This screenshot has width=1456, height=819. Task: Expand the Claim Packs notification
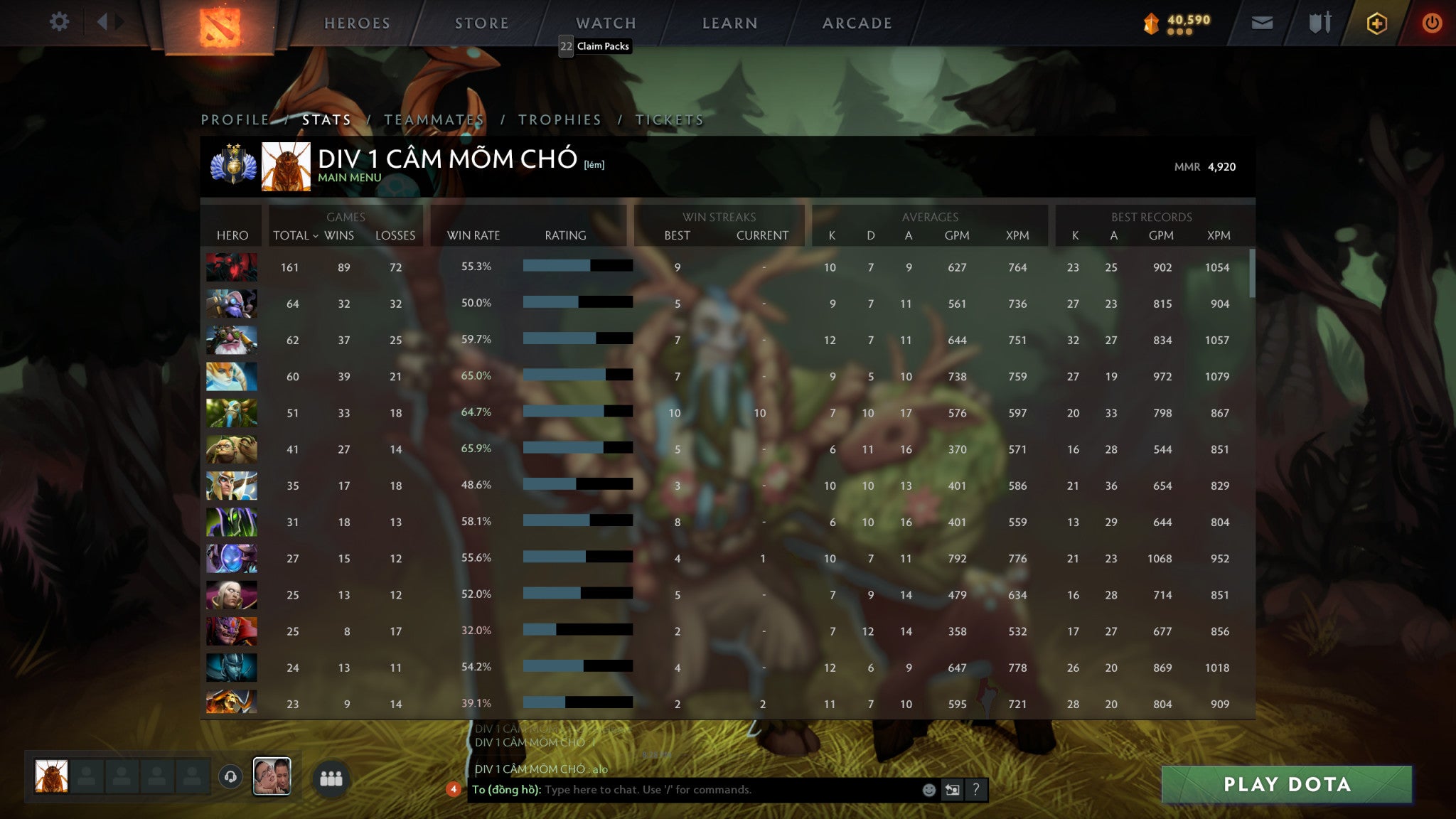pyautogui.click(x=596, y=45)
